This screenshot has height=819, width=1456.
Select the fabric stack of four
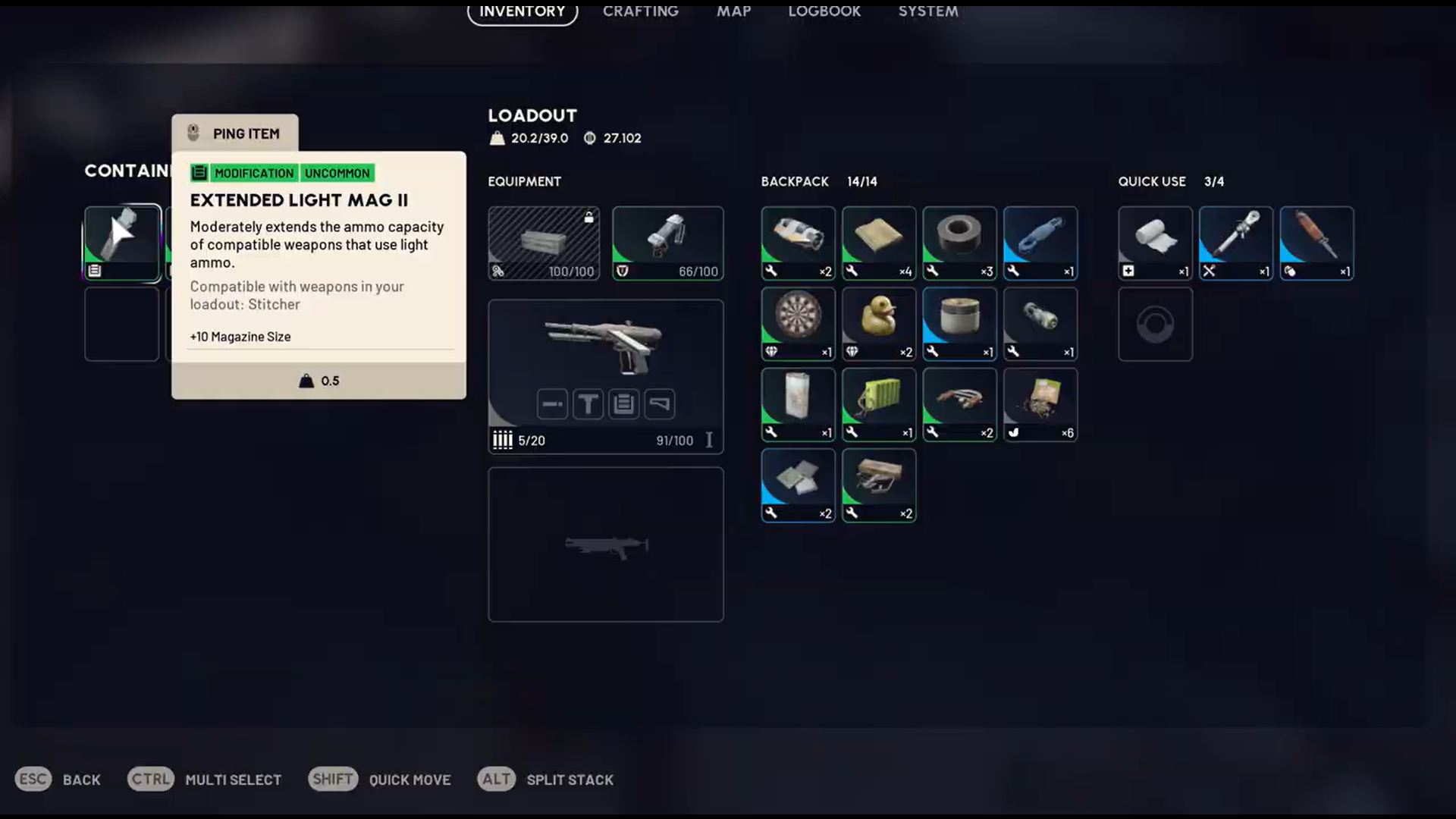879,243
